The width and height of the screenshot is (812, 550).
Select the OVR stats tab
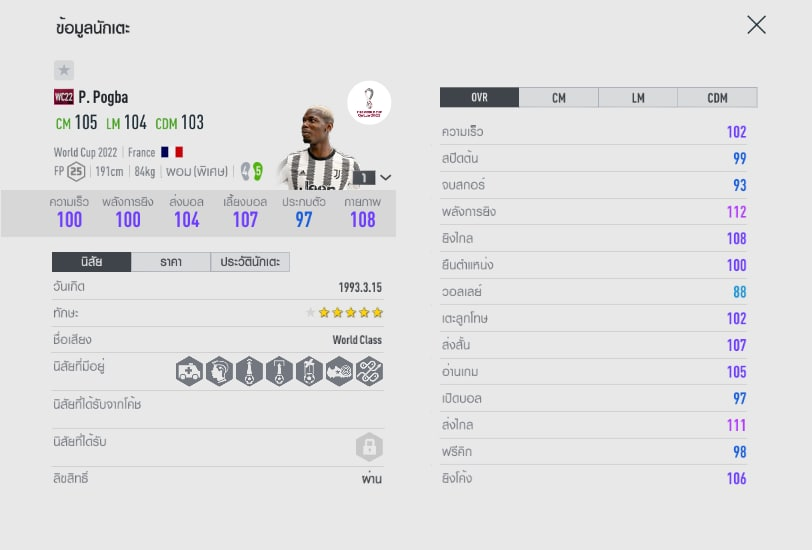tap(479, 98)
